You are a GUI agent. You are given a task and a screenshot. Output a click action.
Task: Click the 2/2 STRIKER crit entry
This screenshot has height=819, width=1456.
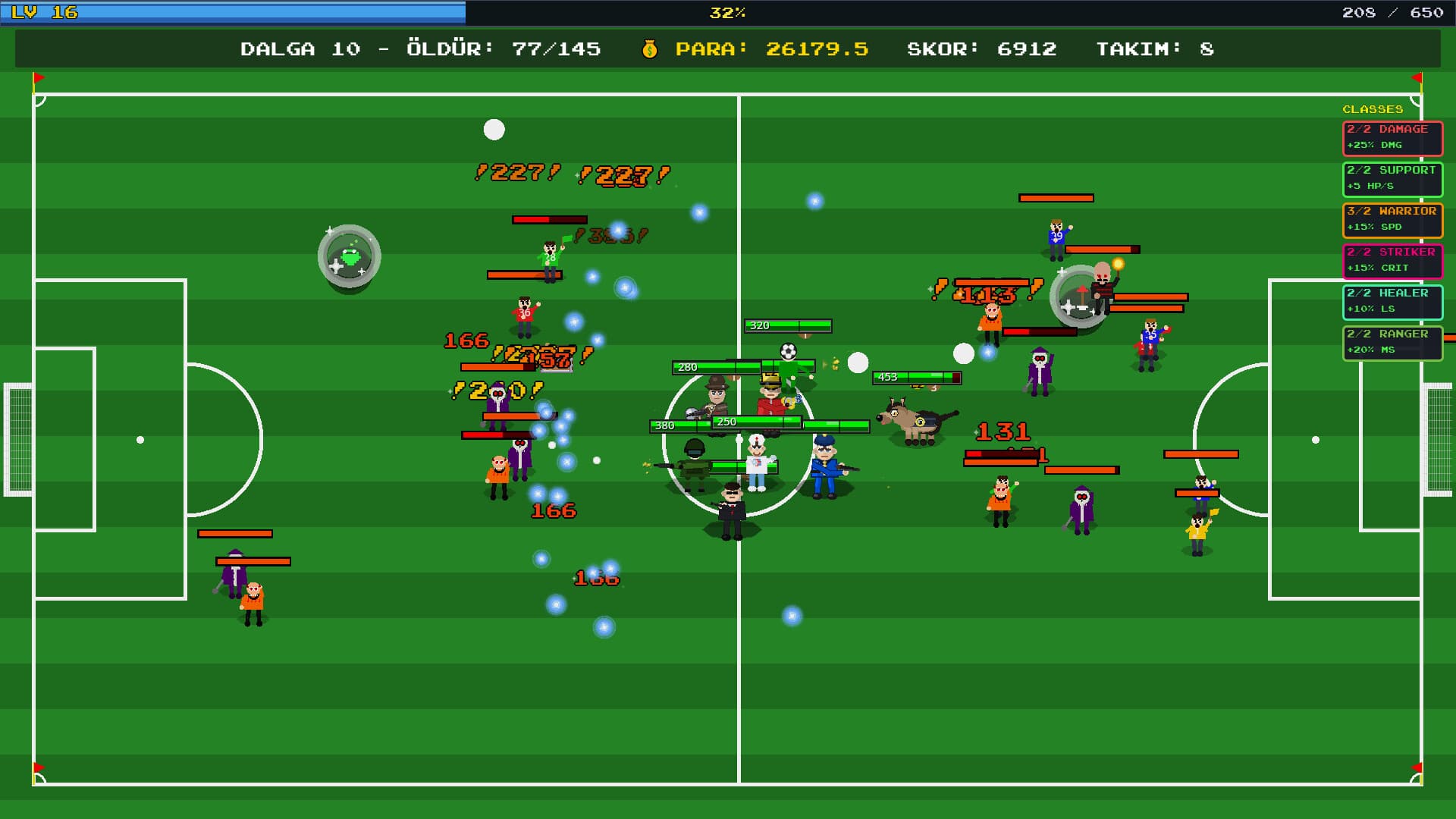[x=1392, y=261]
